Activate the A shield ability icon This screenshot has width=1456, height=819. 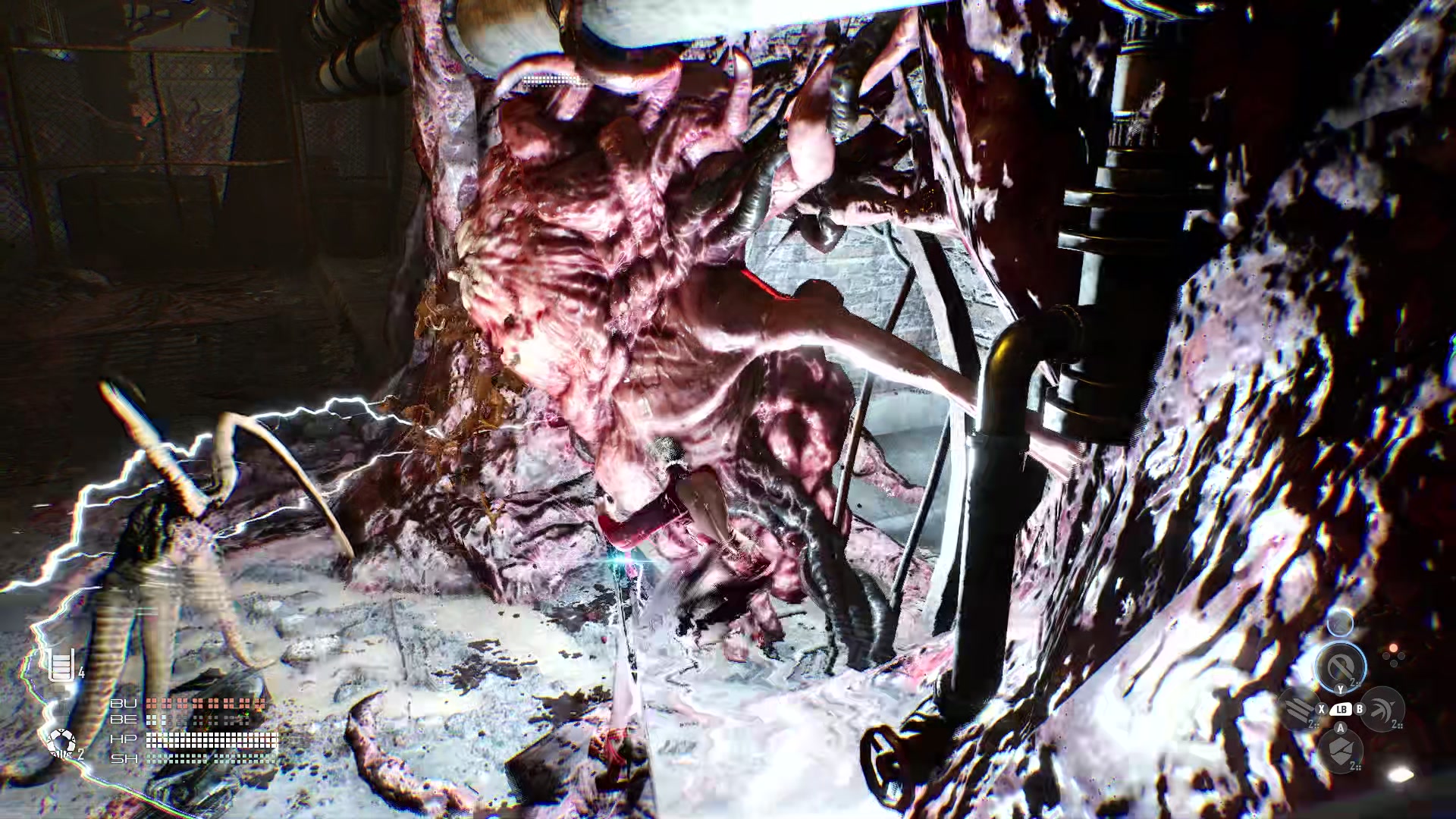[x=1342, y=753]
